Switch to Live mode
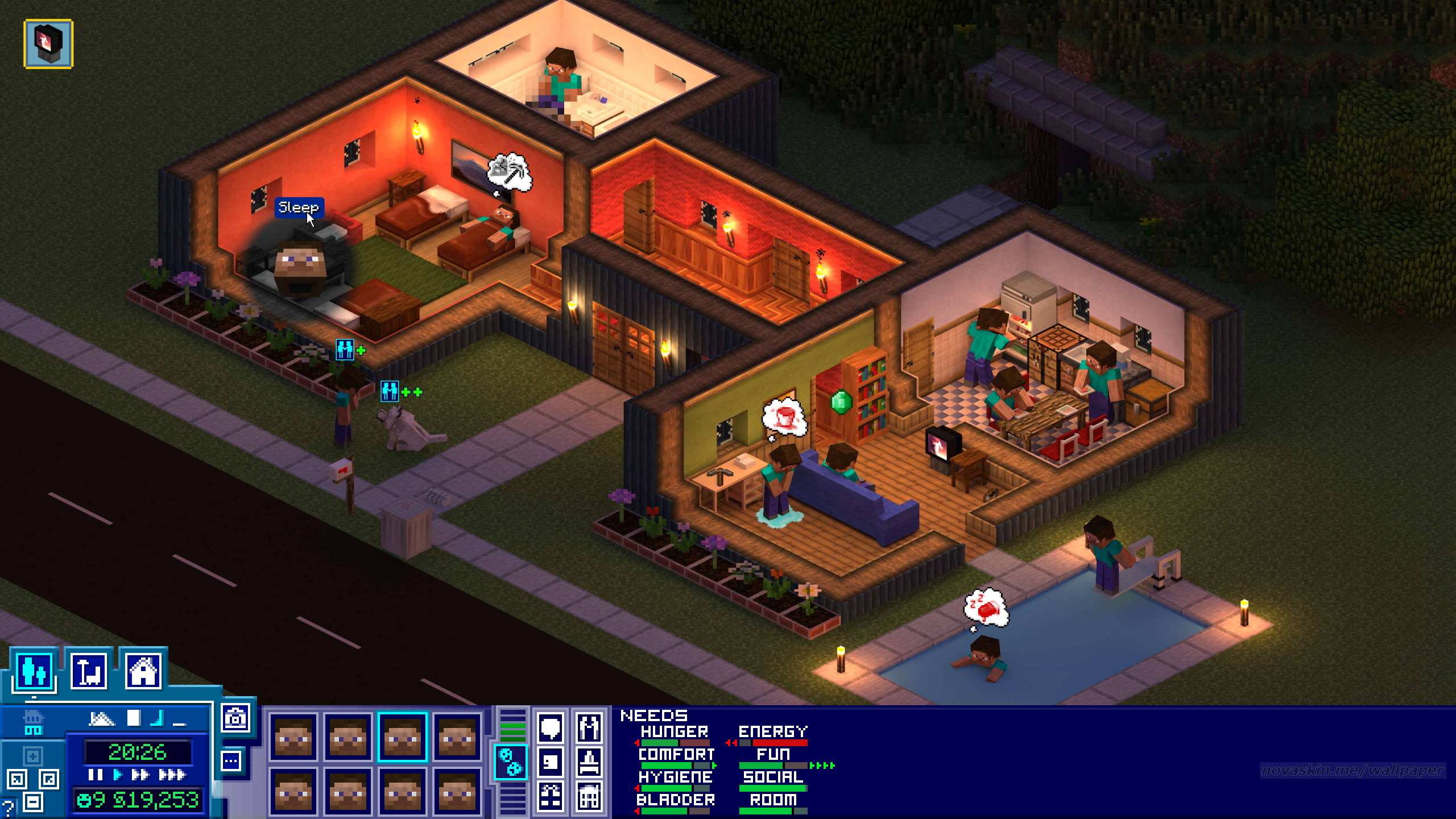 34,671
